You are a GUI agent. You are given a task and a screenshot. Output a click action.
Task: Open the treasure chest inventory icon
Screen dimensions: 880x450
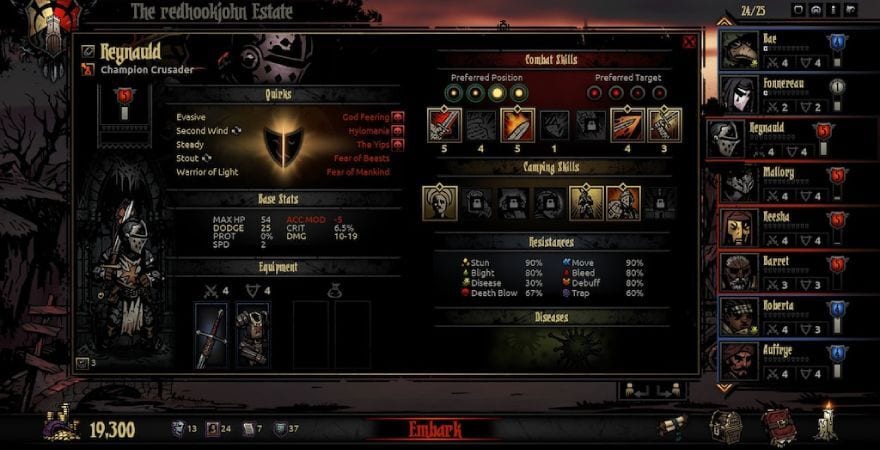click(725, 425)
